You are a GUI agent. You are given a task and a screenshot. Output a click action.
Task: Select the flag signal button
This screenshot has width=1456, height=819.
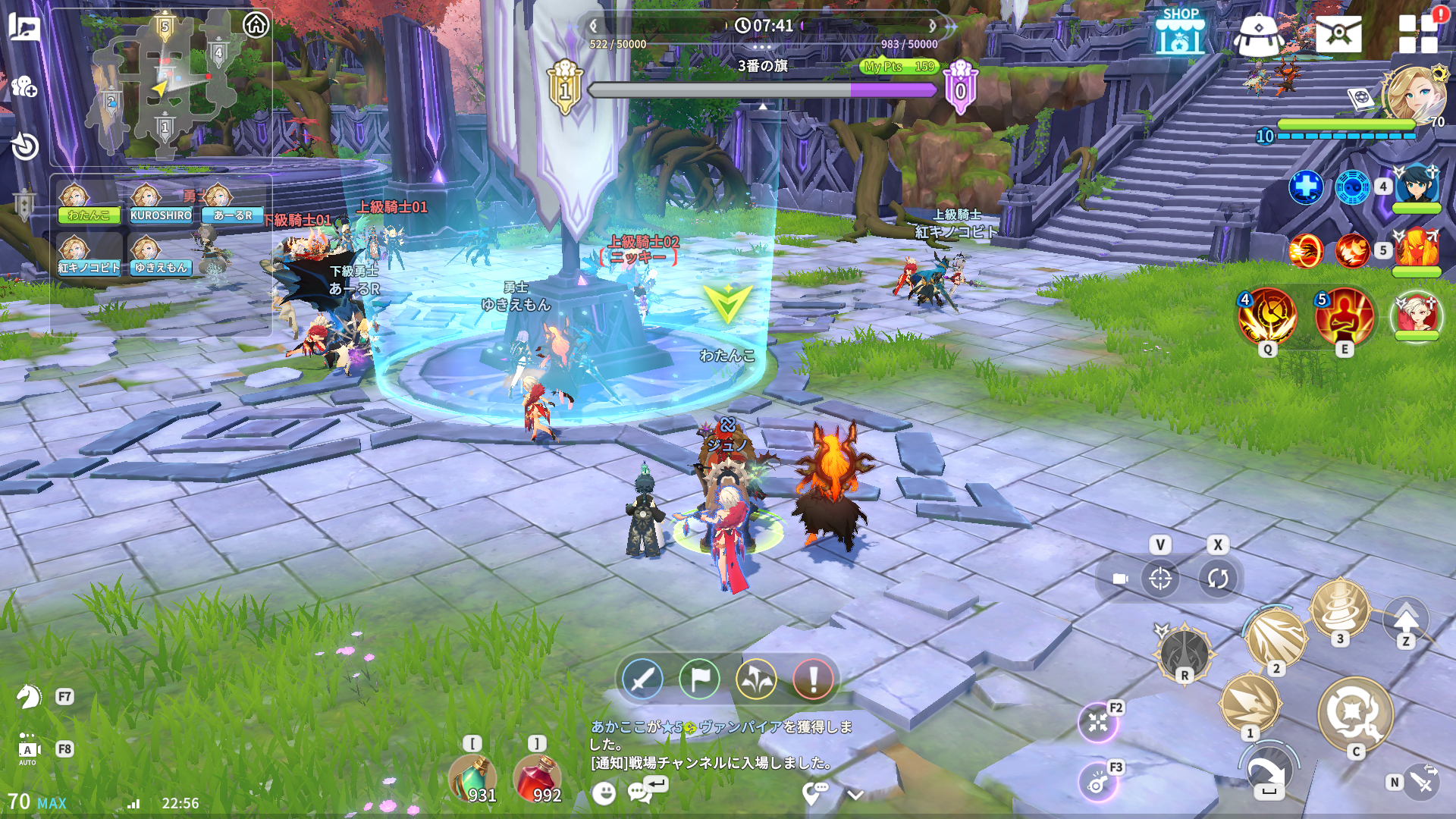699,679
